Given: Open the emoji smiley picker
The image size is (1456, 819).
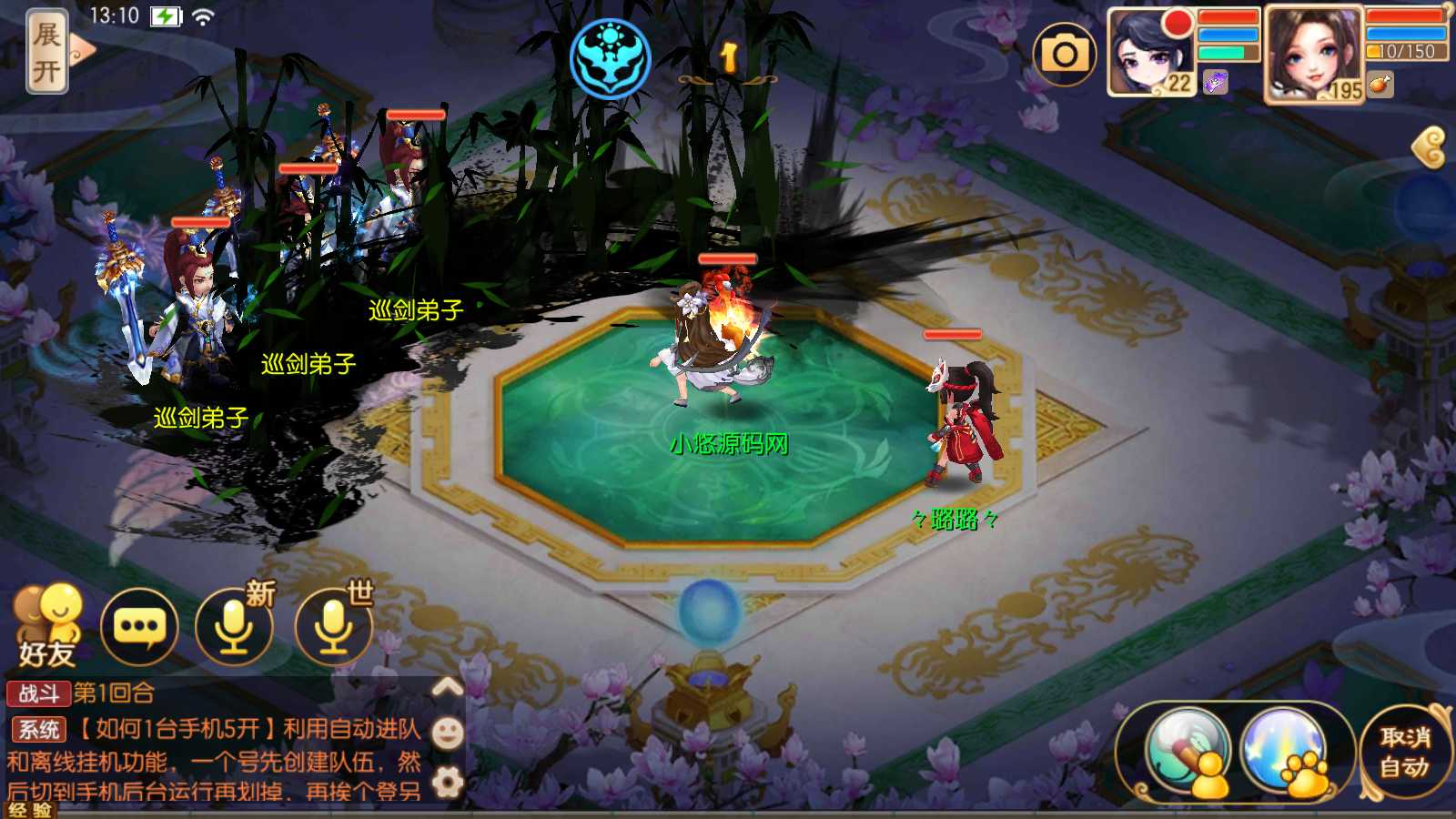Looking at the screenshot, I should 447,733.
